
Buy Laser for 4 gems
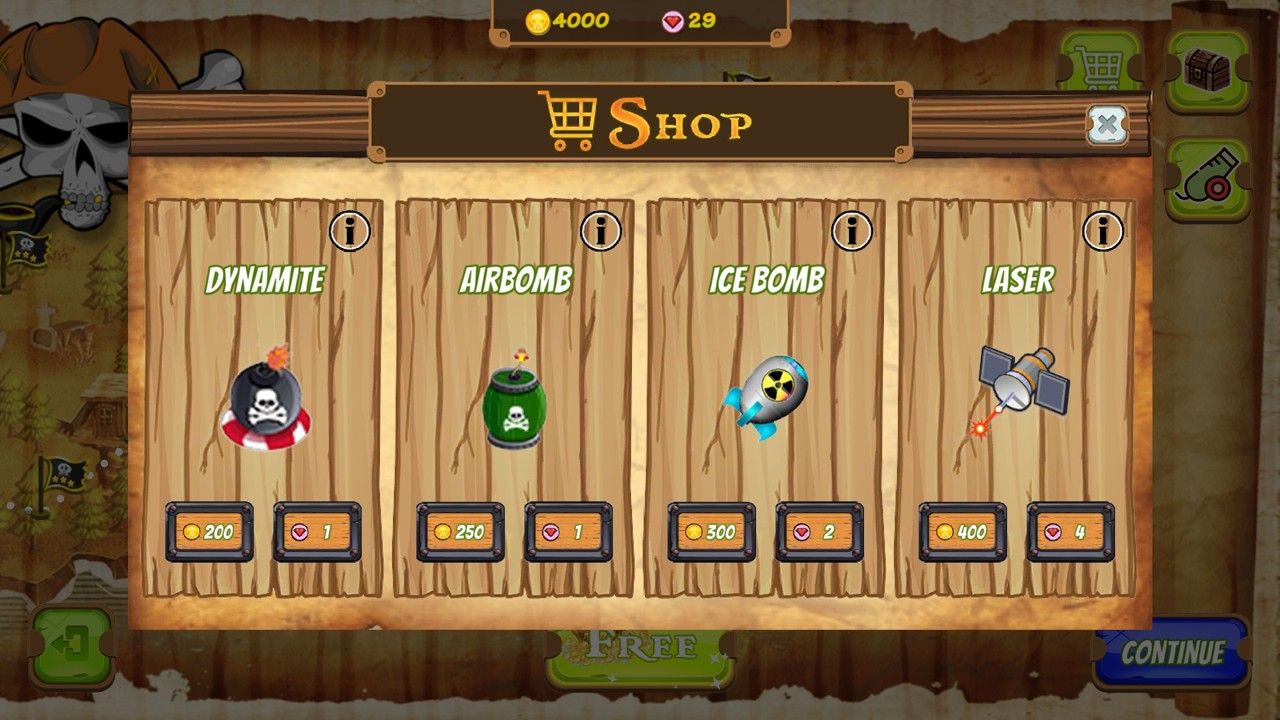[x=1070, y=532]
